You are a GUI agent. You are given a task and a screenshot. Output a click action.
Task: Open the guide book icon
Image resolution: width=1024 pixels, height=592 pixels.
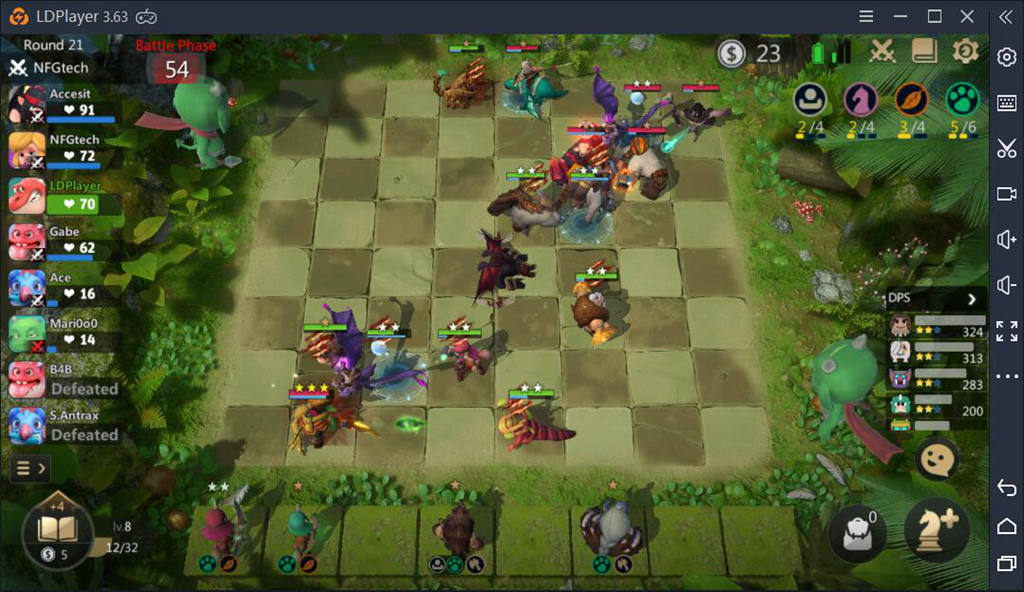click(x=924, y=52)
